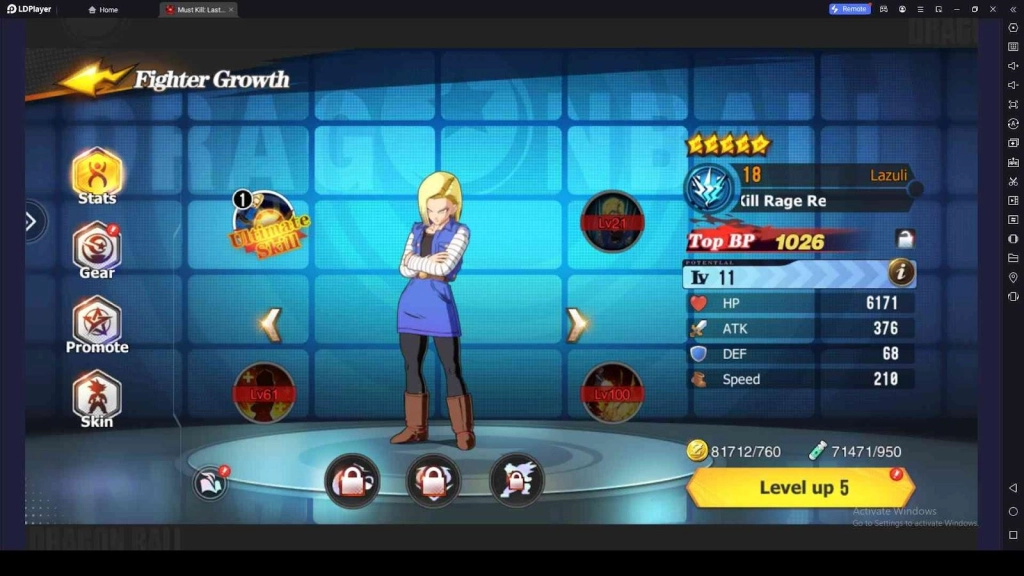Open the LDPlayer Remote button

(849, 9)
